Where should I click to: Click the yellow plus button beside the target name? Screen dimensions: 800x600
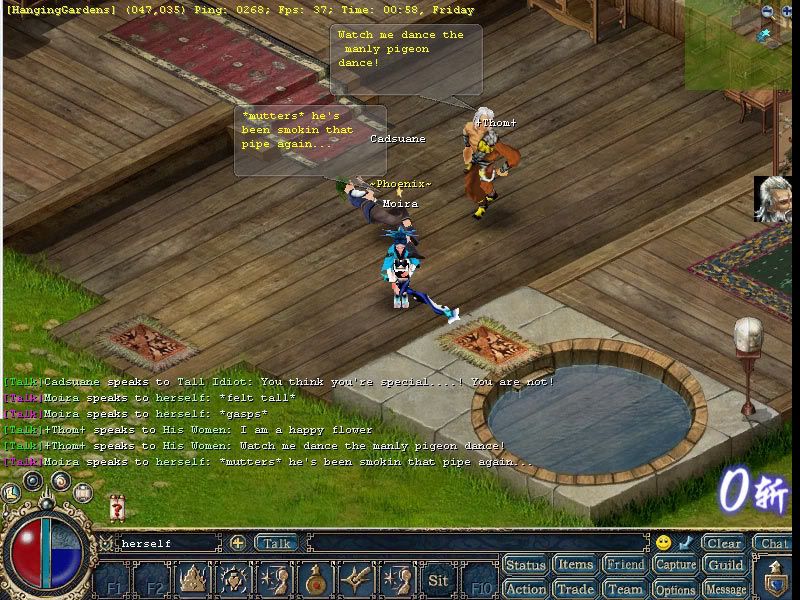[238, 543]
